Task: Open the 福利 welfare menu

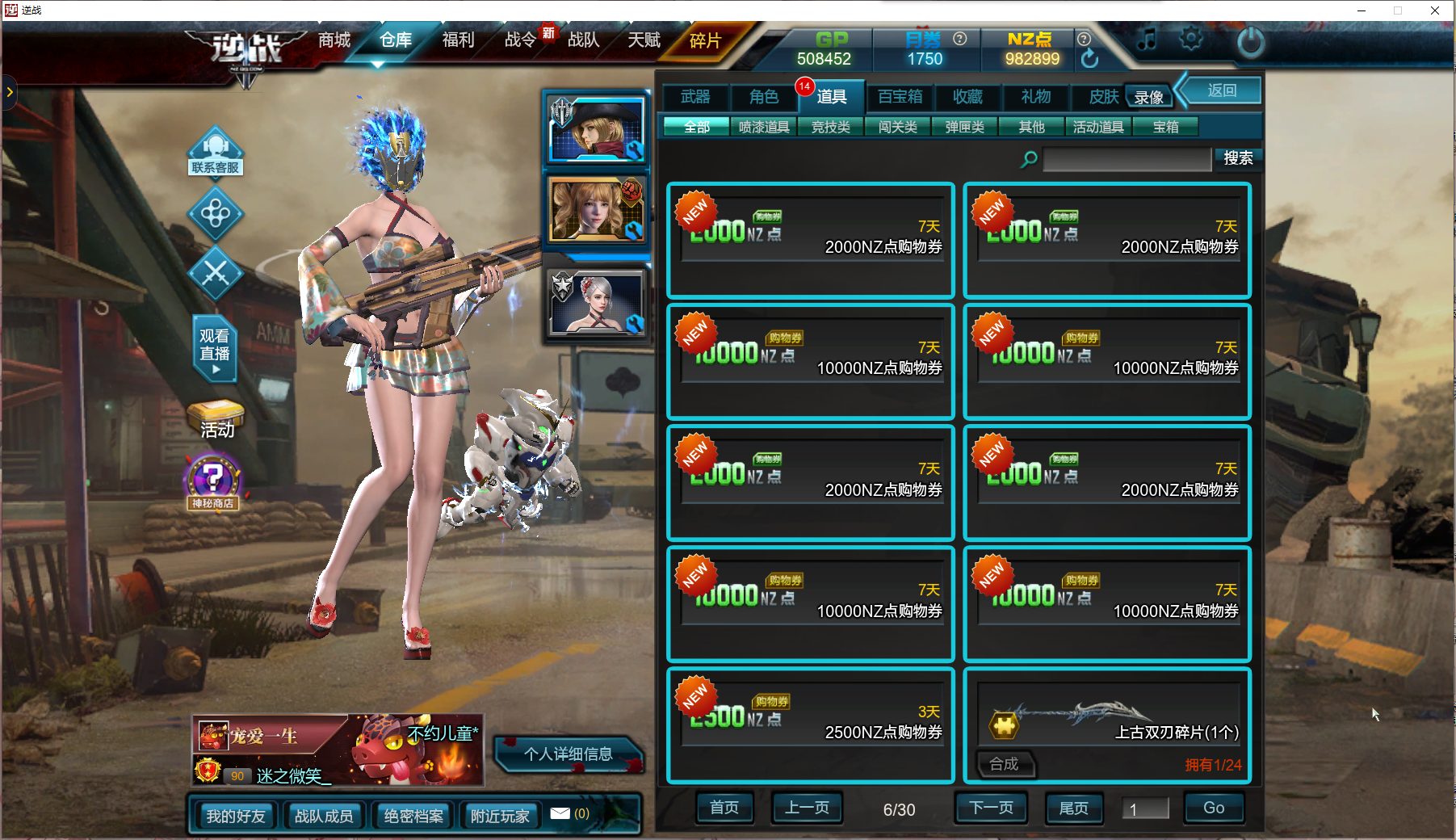Action: pos(458,40)
